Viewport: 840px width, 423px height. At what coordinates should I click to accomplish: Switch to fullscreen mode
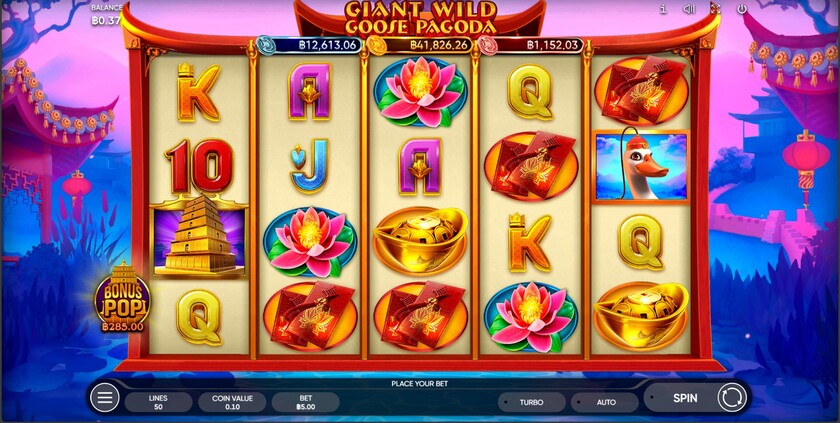[715, 9]
